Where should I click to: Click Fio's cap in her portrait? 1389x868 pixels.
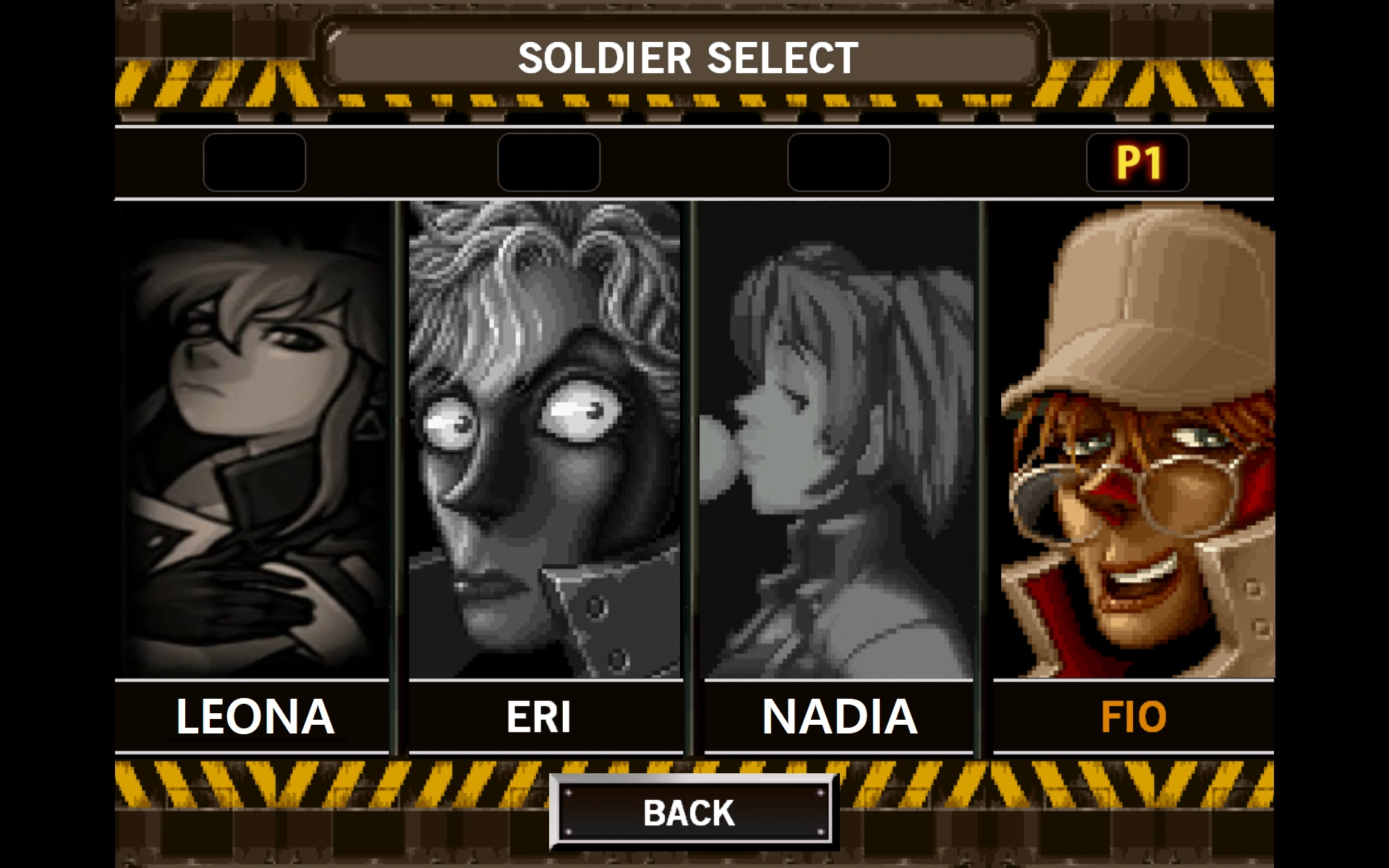pos(1157,289)
